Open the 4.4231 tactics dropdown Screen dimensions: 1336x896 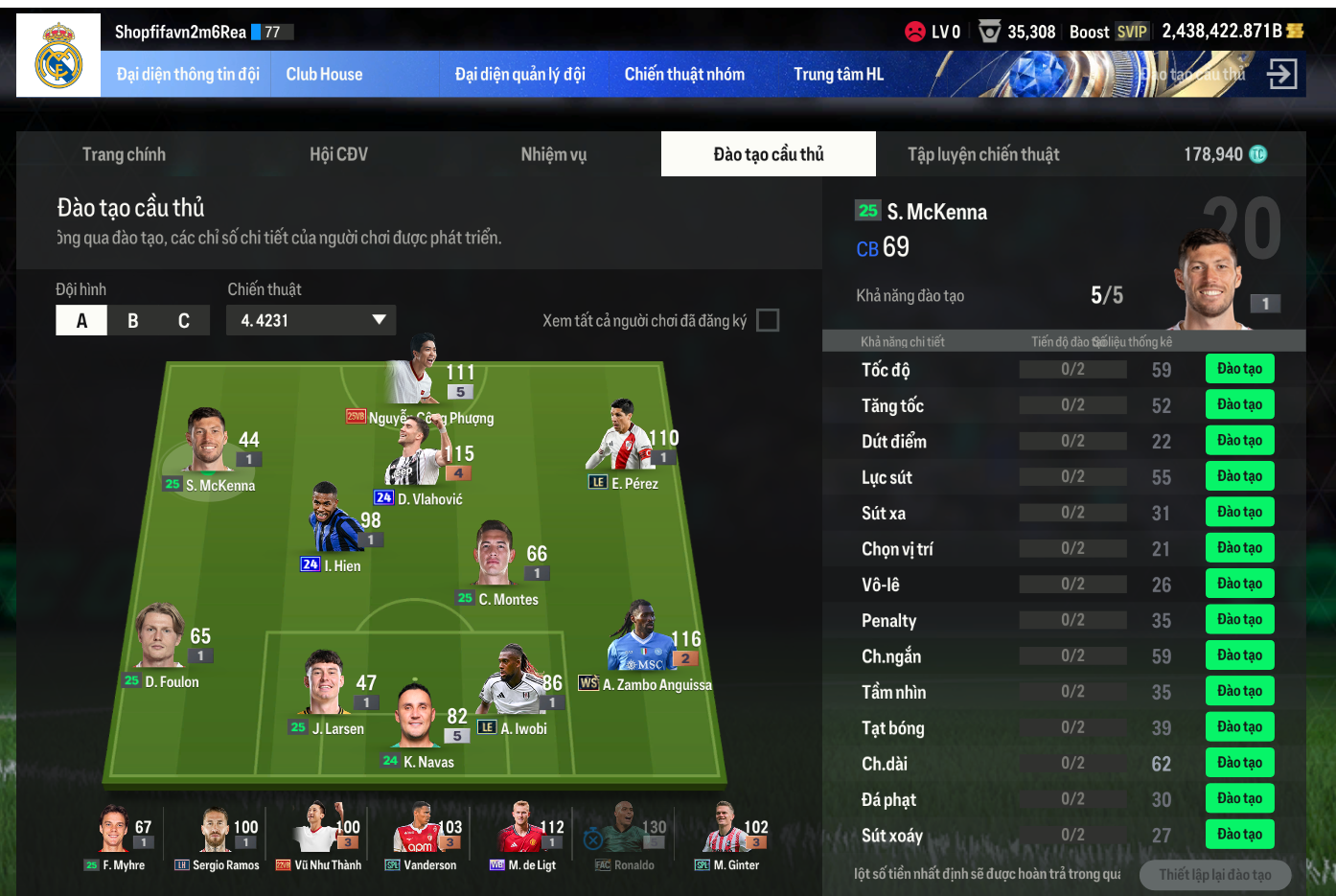pyautogui.click(x=311, y=320)
